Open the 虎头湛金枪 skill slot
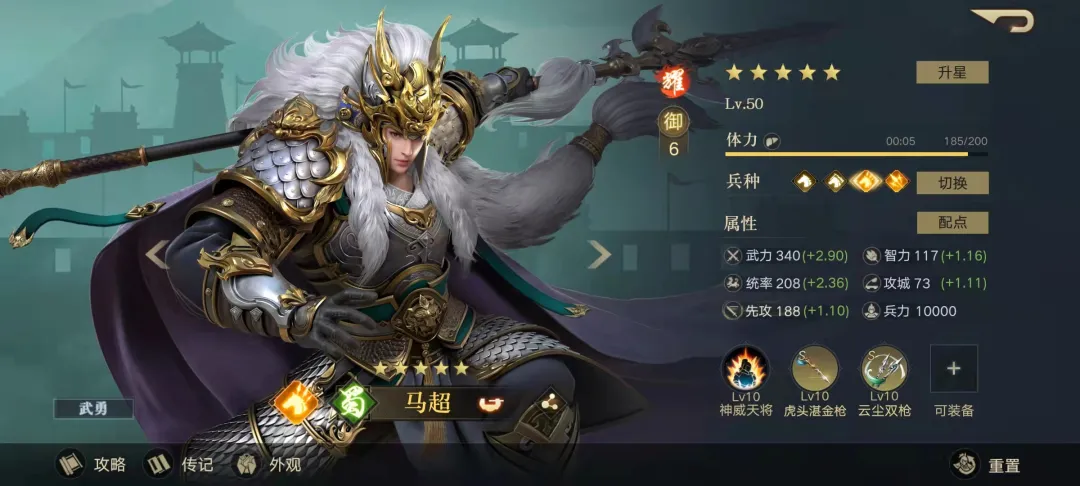This screenshot has height=486, width=1080. tap(815, 369)
